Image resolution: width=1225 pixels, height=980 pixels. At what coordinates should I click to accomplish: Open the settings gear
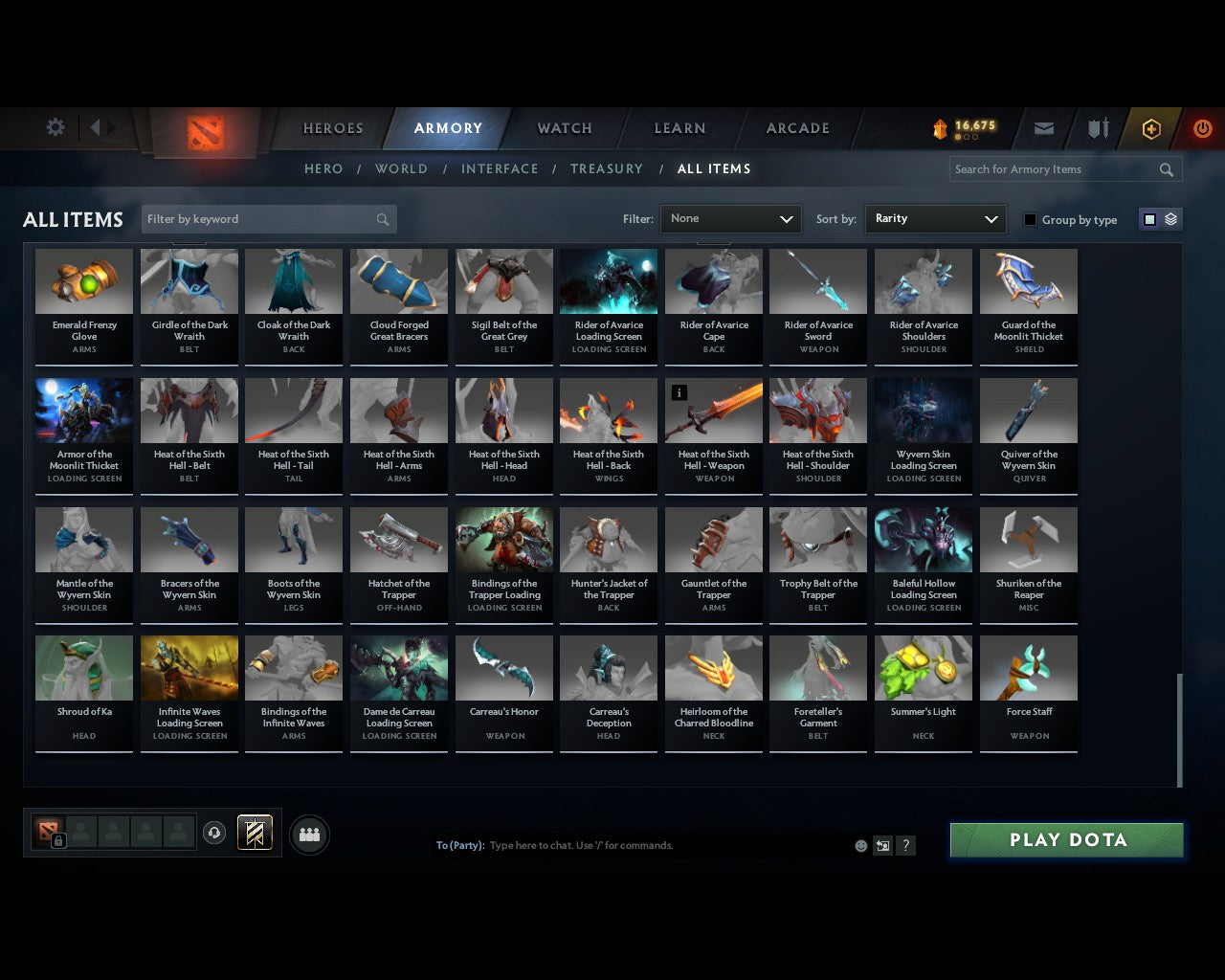coord(55,126)
